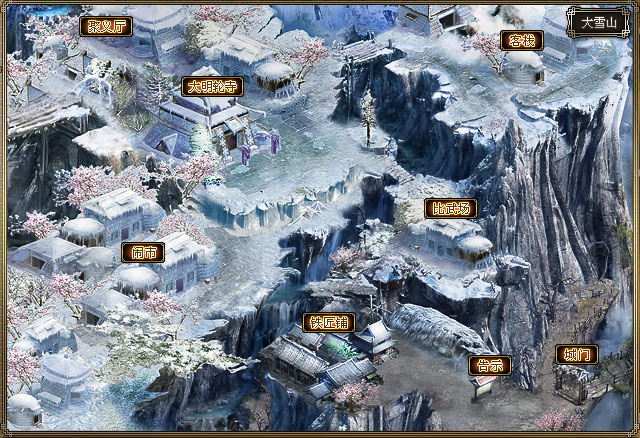
Task: Open the 聚义厅 location label
Action: pyautogui.click(x=105, y=26)
